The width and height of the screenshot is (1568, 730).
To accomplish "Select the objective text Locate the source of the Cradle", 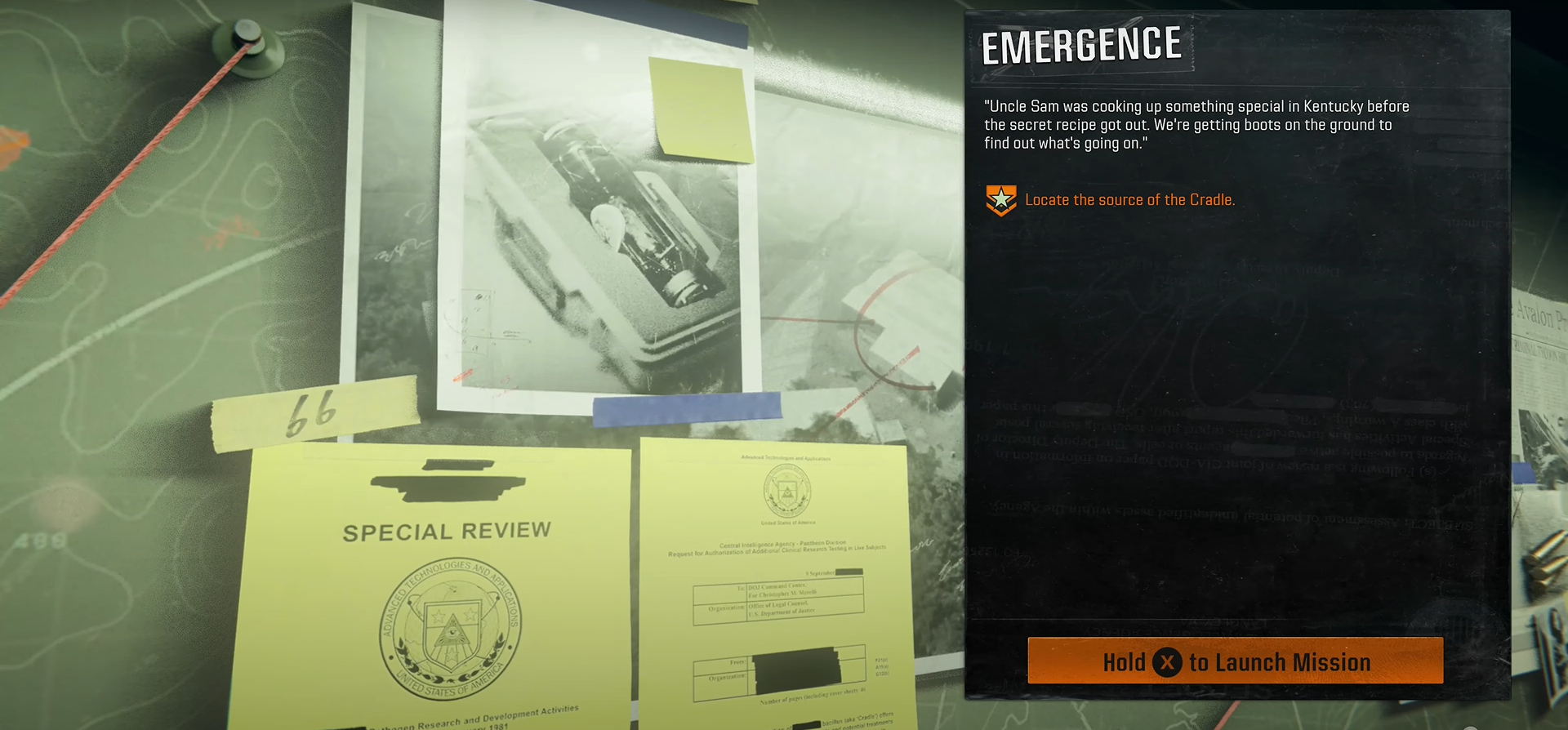I will pos(1131,199).
